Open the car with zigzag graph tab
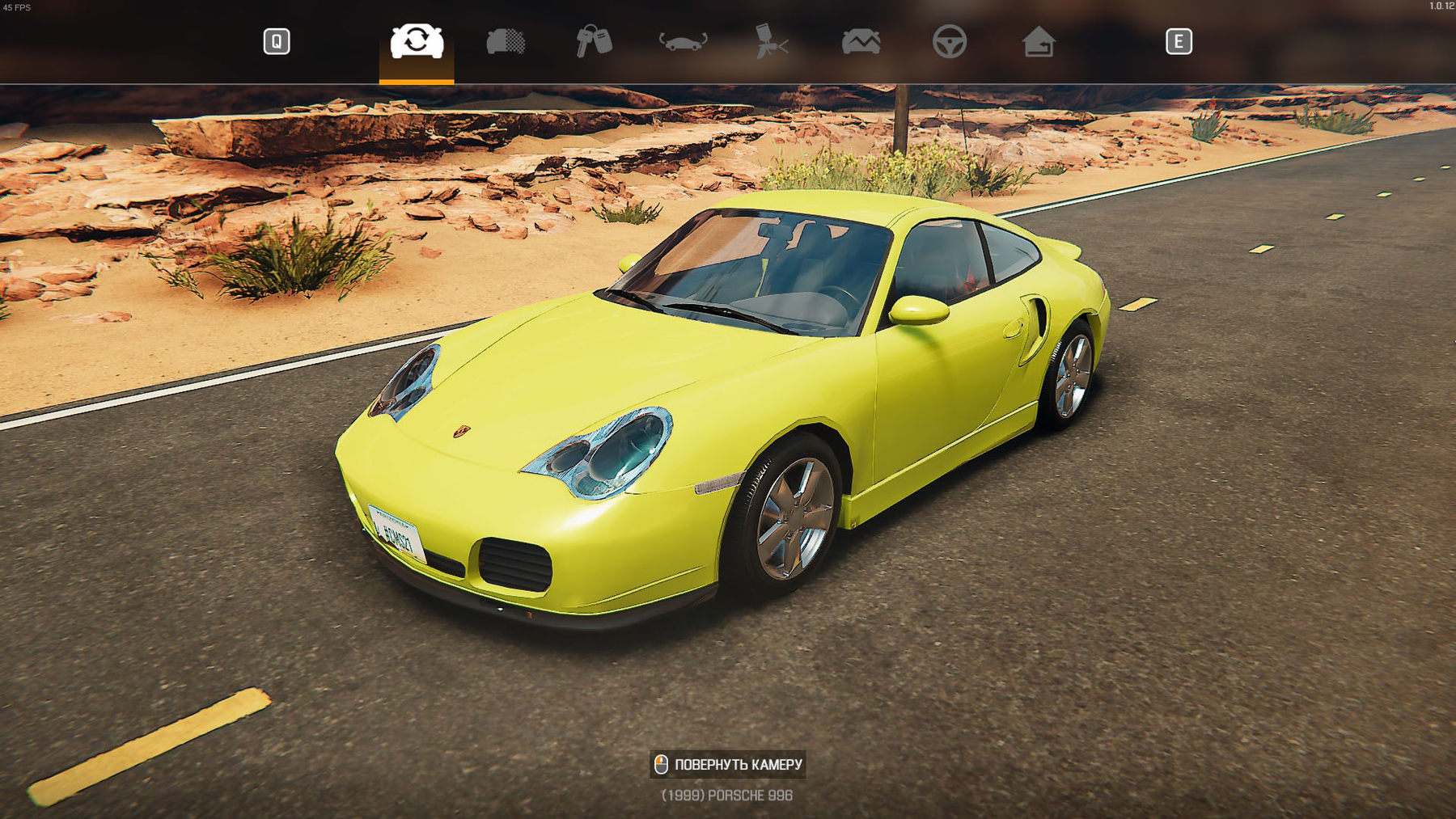Image resolution: width=1456 pixels, height=819 pixels. tap(861, 41)
